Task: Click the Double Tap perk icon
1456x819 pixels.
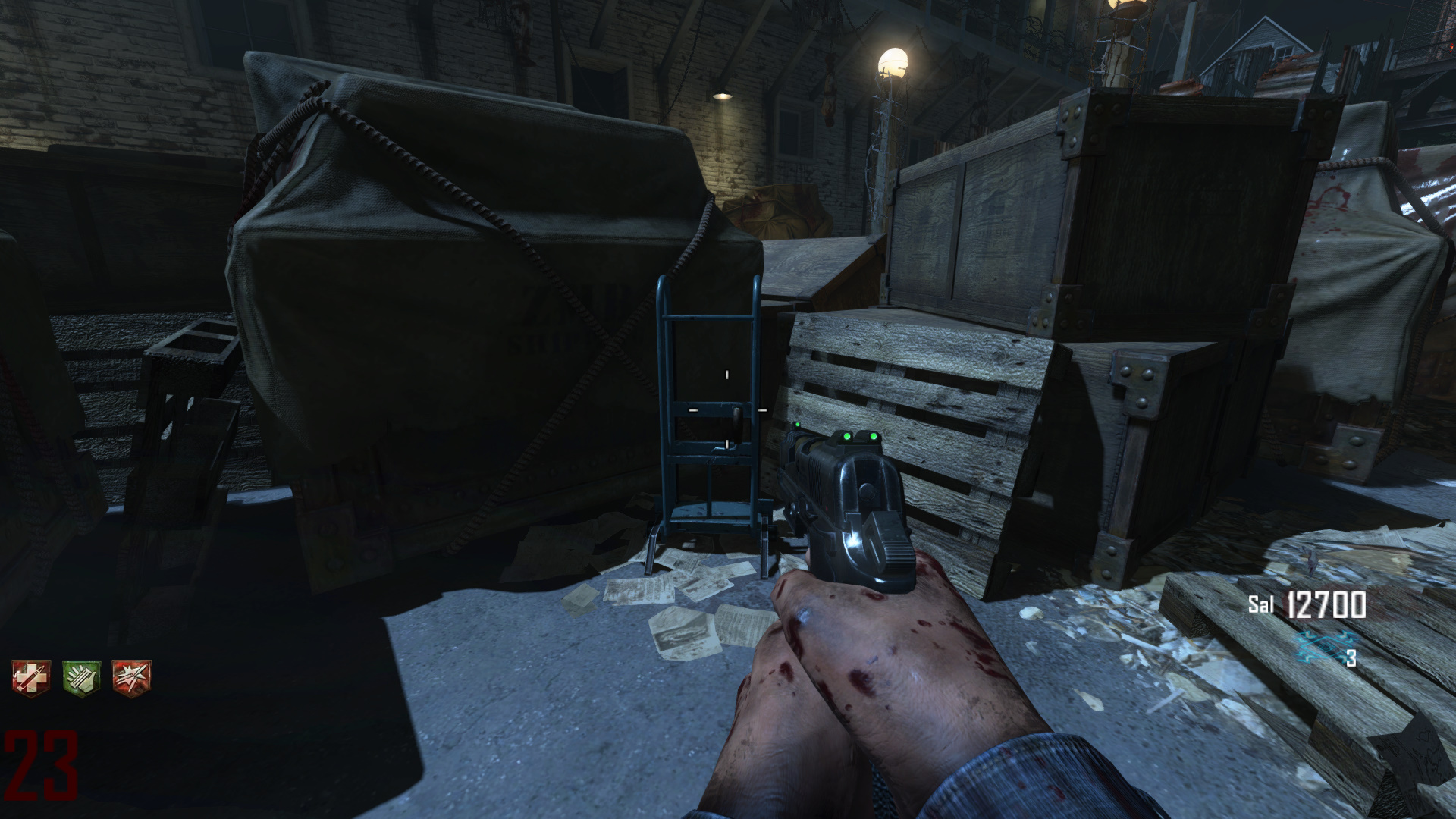Action: 131,676
